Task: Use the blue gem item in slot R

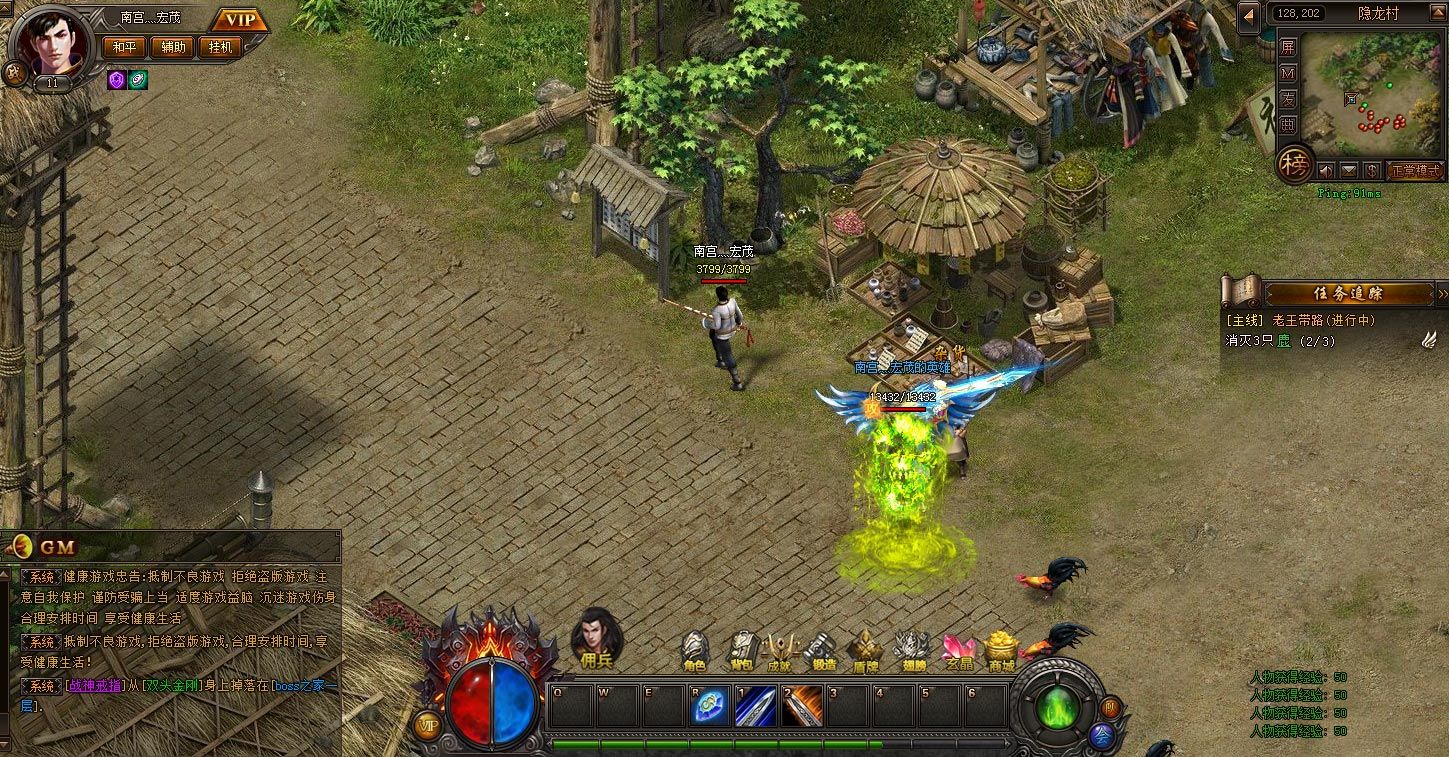Action: 709,707
